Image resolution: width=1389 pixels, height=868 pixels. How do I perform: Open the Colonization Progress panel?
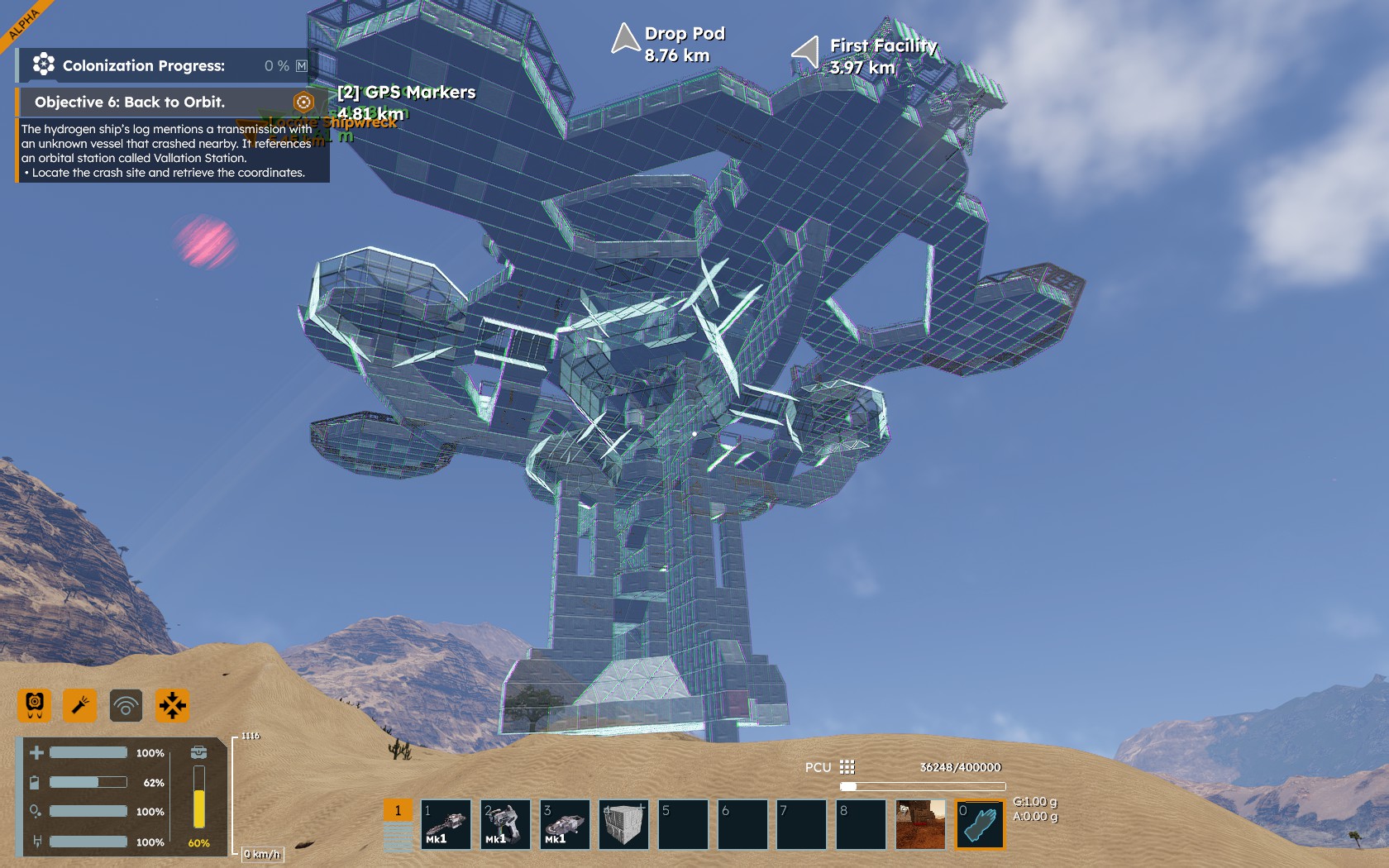click(144, 66)
